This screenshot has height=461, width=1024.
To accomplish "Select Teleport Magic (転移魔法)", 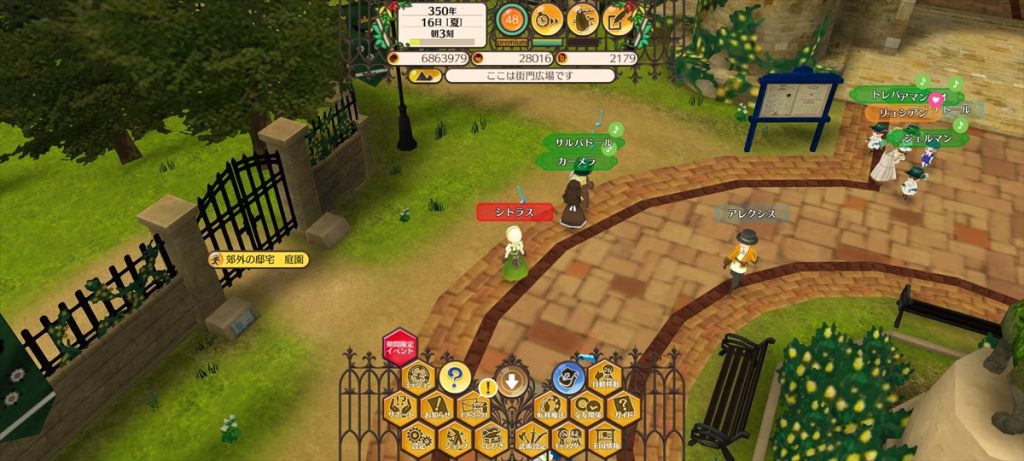I will tap(548, 409).
